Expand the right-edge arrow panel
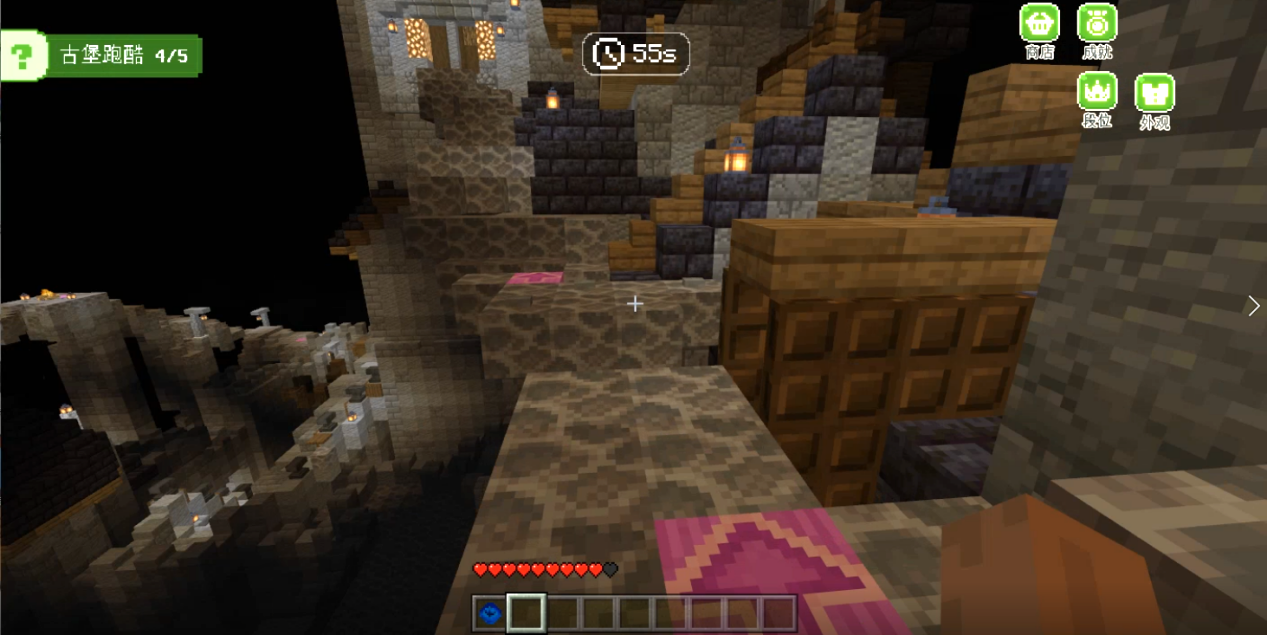 (1254, 306)
